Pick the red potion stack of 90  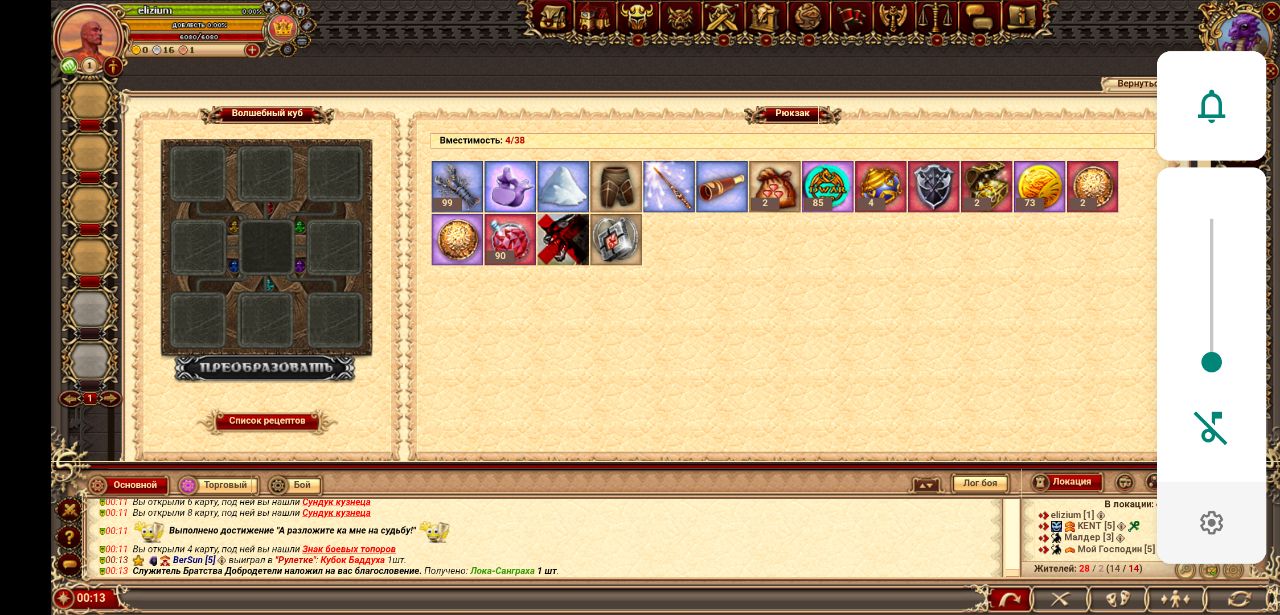[x=510, y=240]
